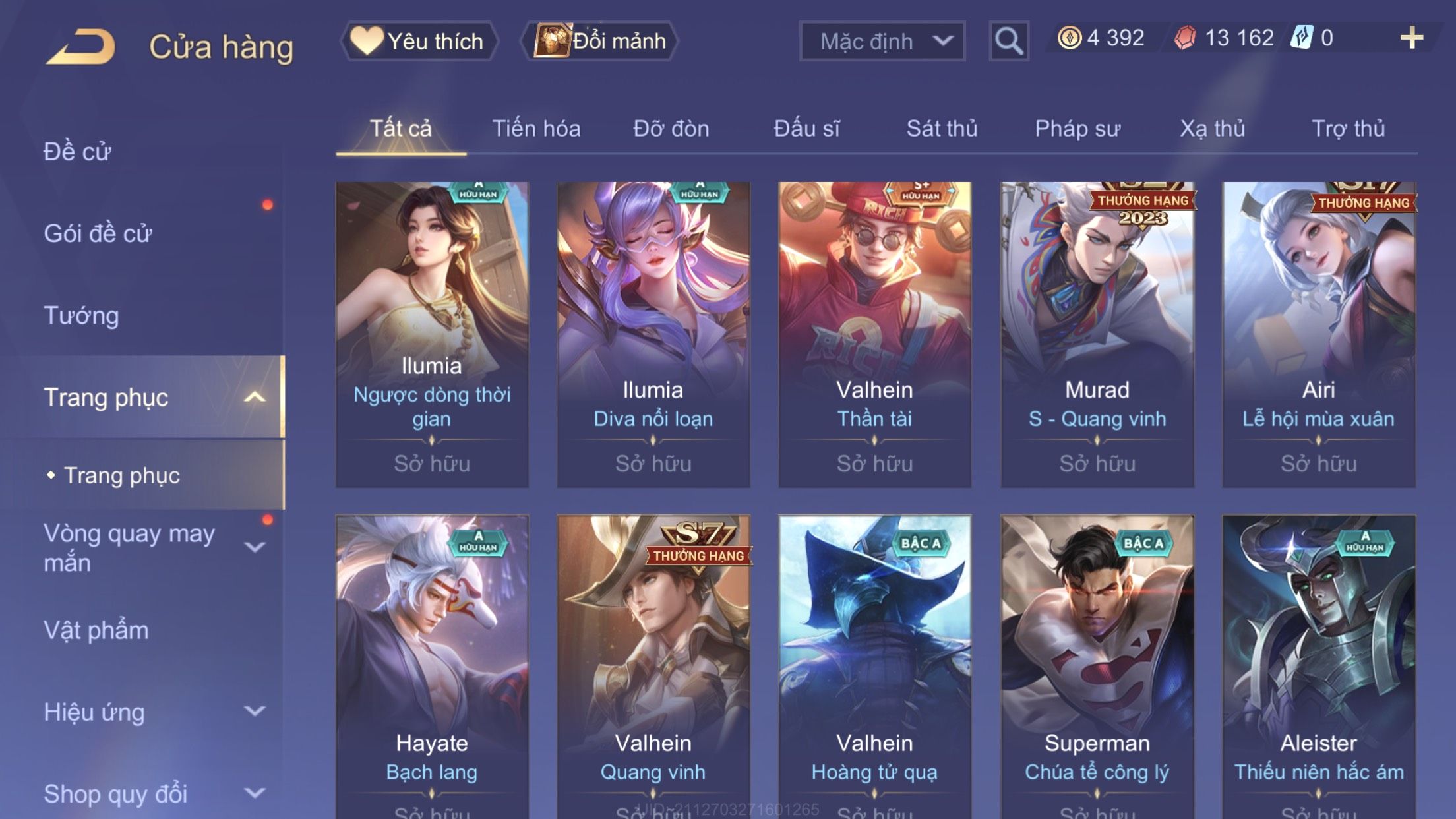Switch to the Tiến hóa tab
The image size is (1456, 819).
tap(536, 129)
